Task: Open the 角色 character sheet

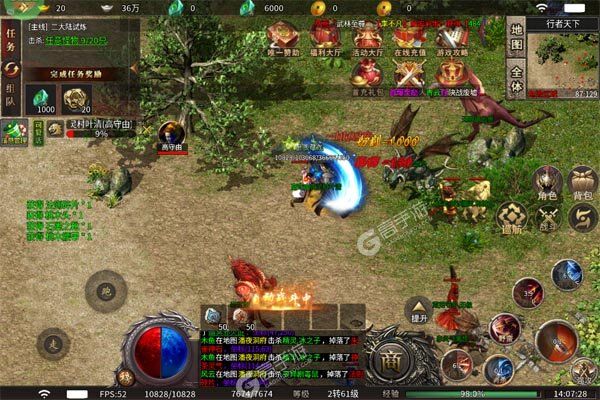Action: 545,183
